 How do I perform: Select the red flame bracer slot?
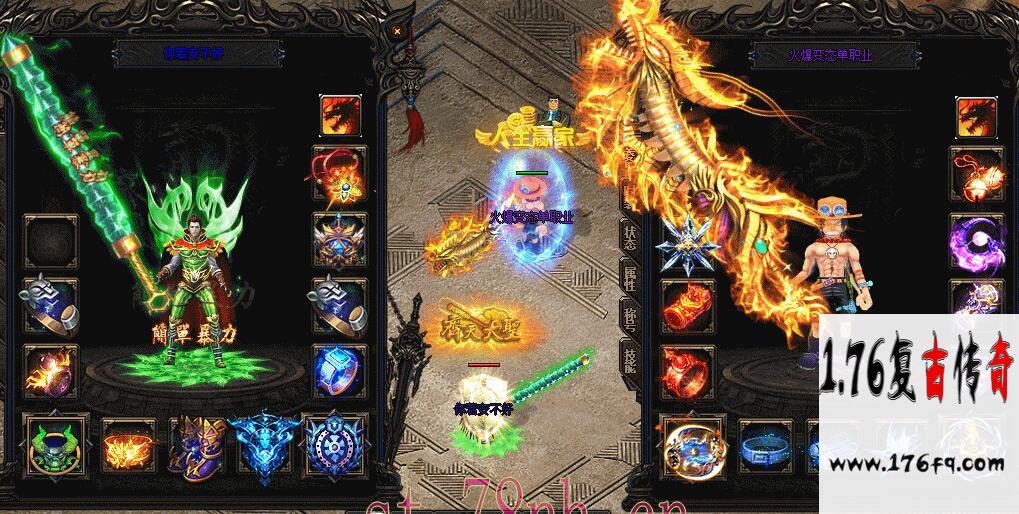click(x=686, y=302)
